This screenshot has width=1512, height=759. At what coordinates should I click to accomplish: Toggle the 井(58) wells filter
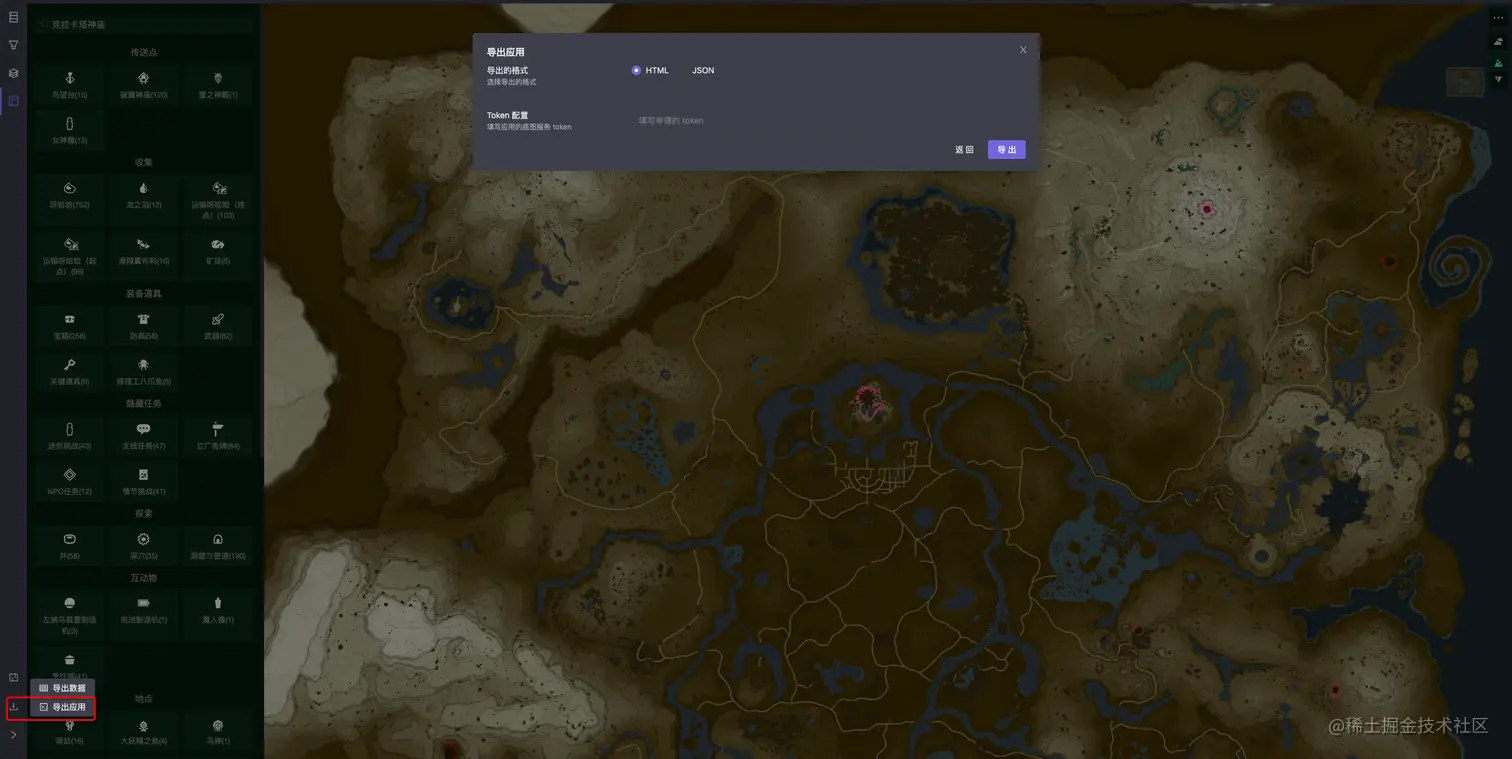click(70, 545)
